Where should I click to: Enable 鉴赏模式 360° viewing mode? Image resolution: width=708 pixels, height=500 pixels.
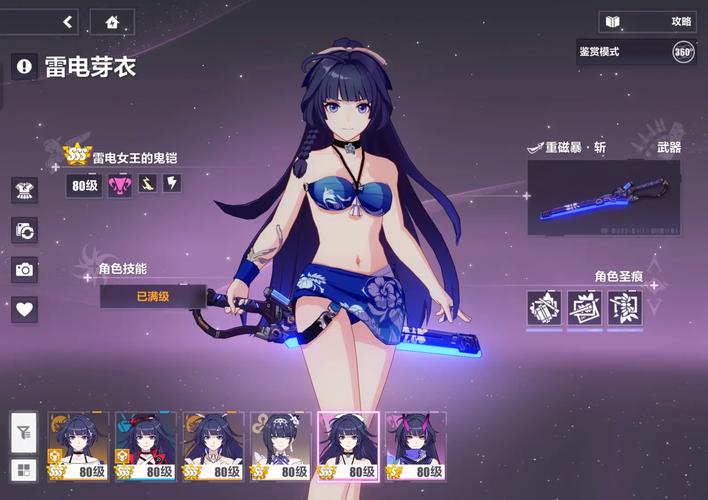point(683,52)
